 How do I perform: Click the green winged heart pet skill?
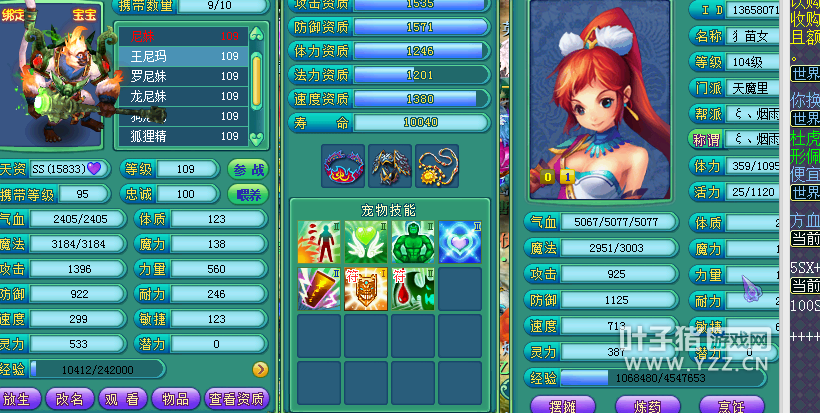click(365, 241)
